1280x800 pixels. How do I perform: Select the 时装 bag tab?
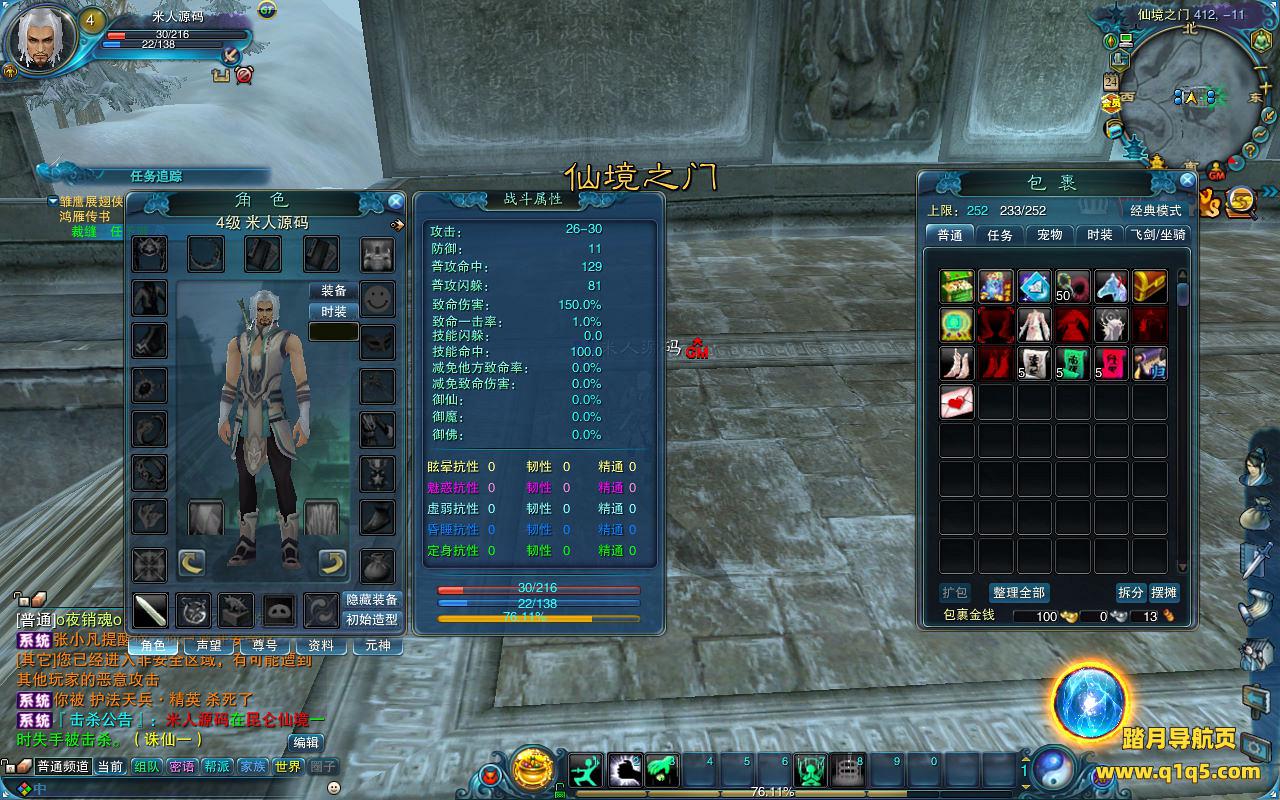1099,235
